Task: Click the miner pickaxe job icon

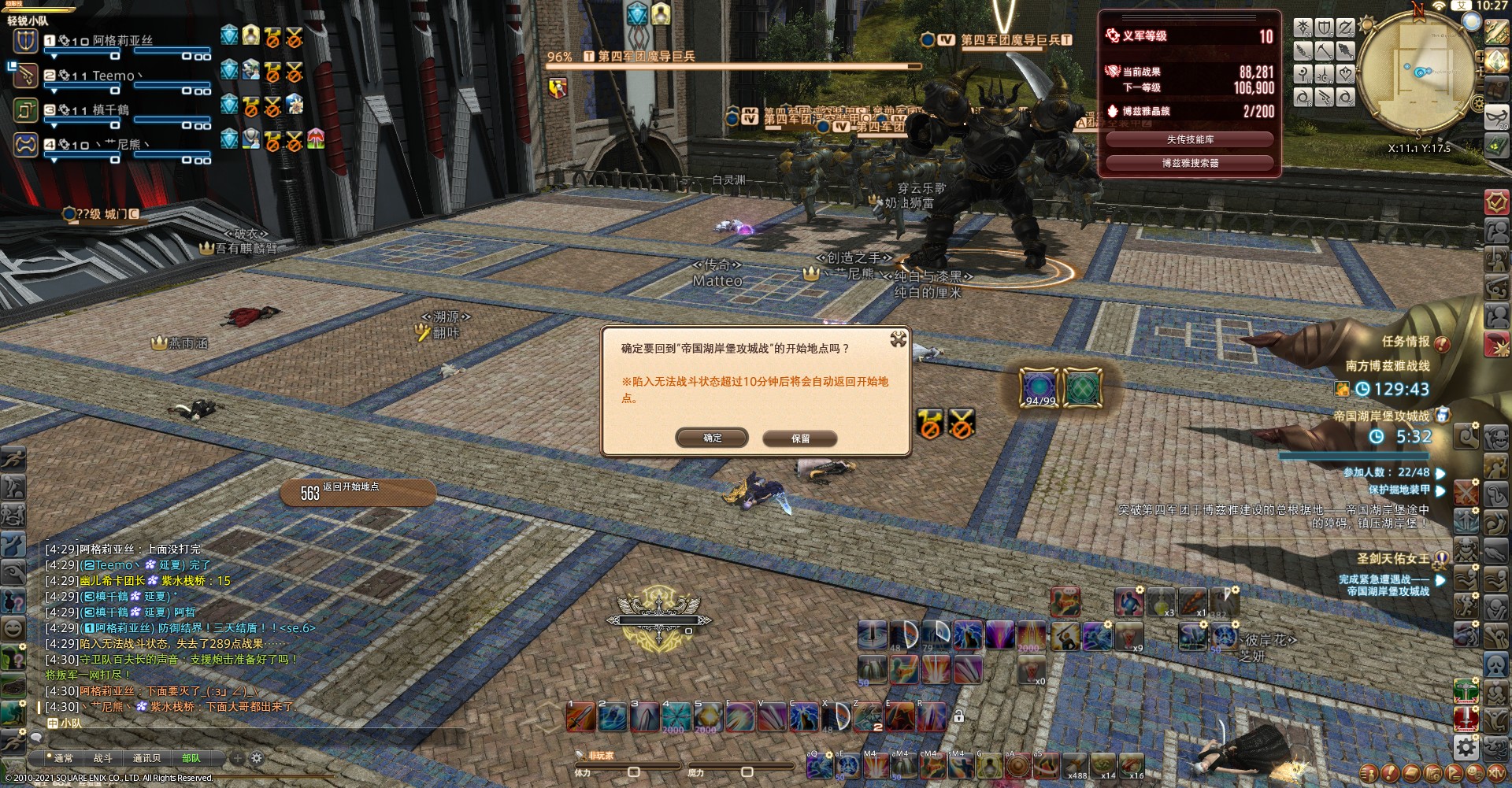Action: [1325, 50]
